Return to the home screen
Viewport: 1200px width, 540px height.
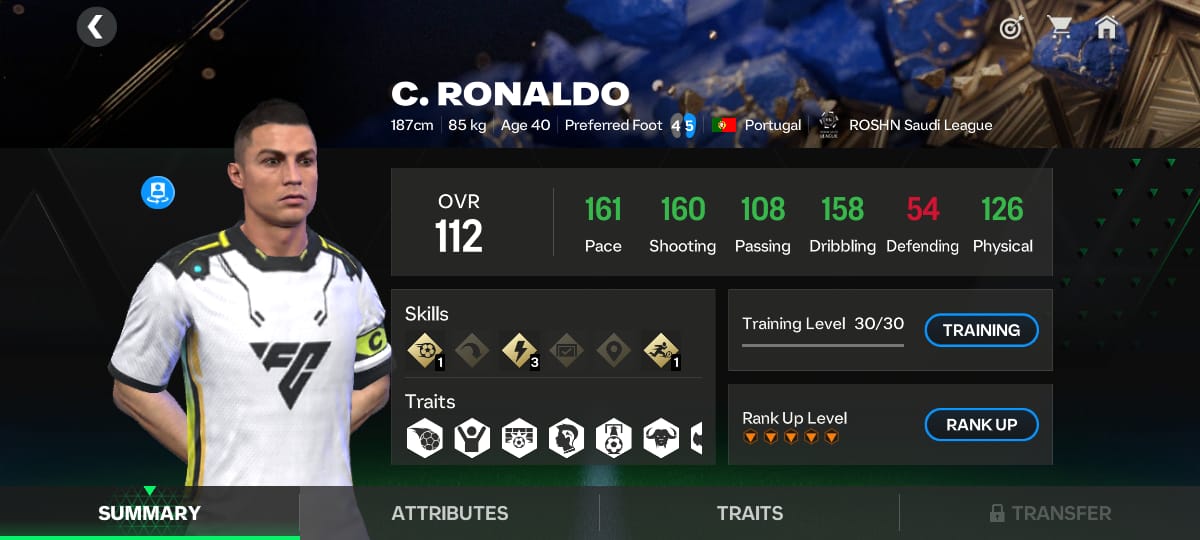tap(1106, 27)
